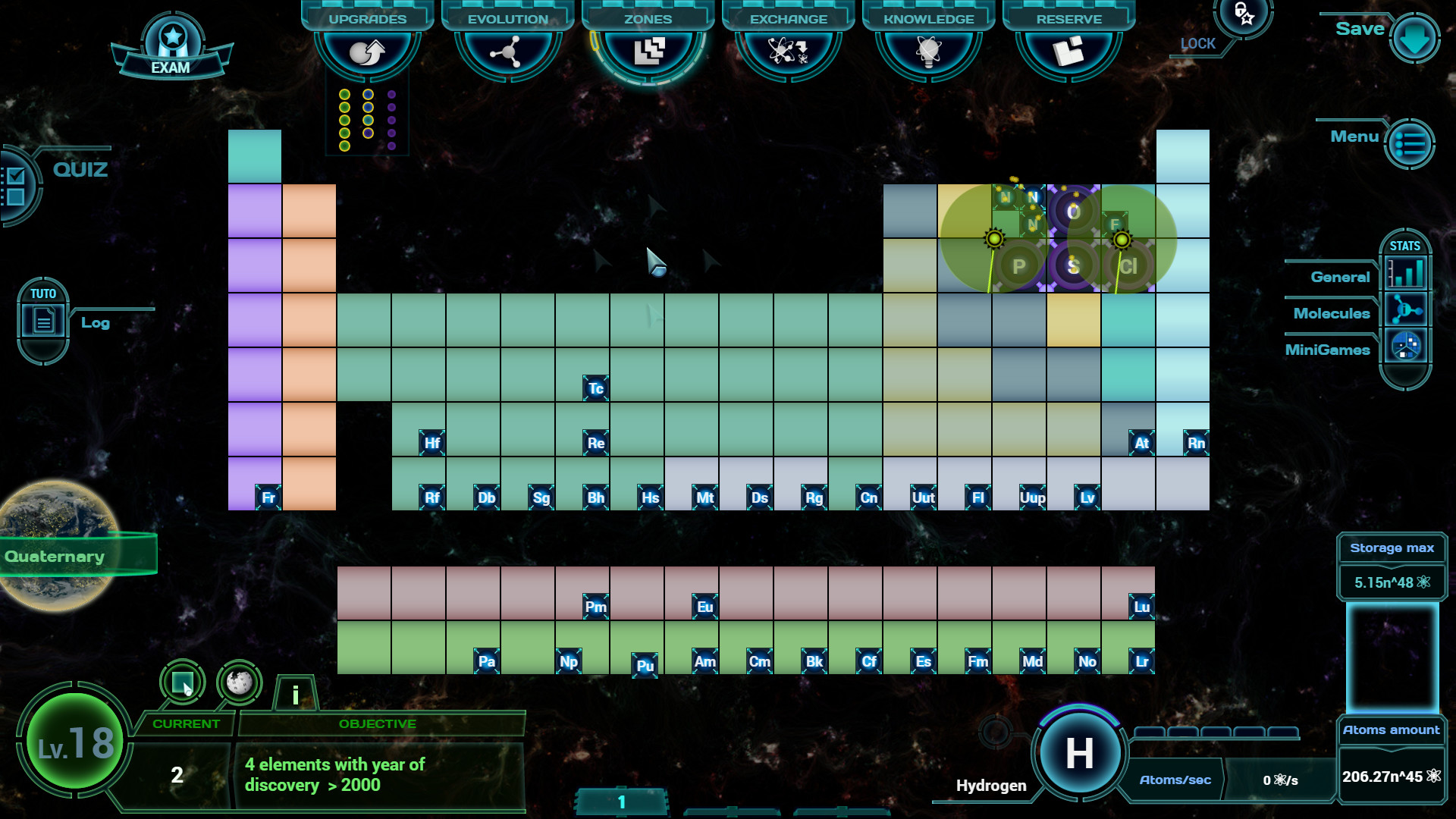Select the Evolution molecule icon

508,52
